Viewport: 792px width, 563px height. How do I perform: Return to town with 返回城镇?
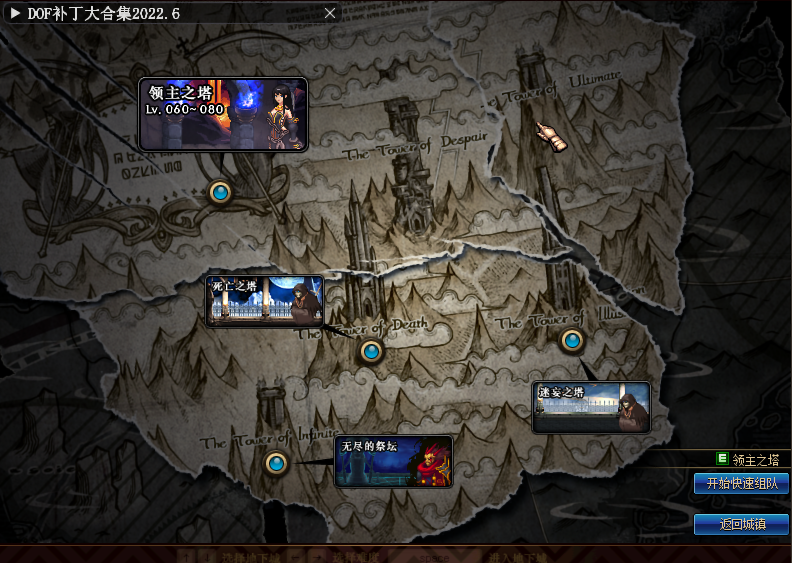coord(741,524)
